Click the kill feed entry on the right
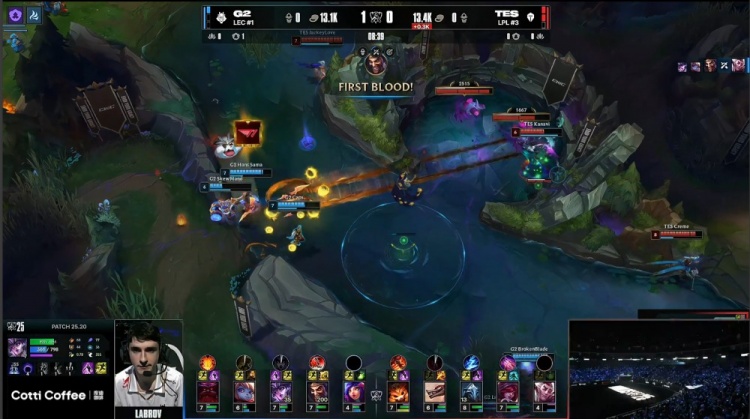750x419 pixels. pos(711,65)
